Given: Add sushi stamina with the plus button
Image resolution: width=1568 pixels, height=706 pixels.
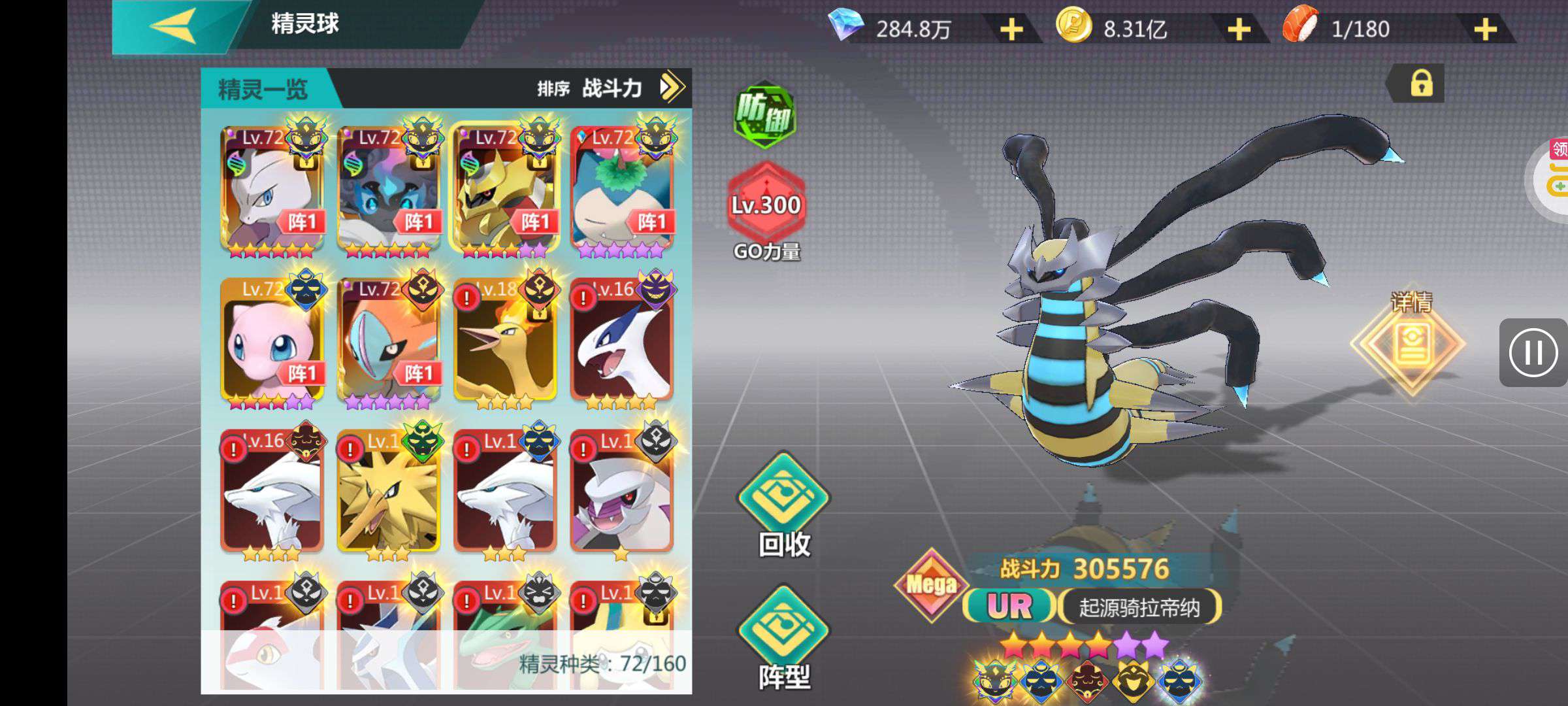Looking at the screenshot, I should (x=1485, y=29).
